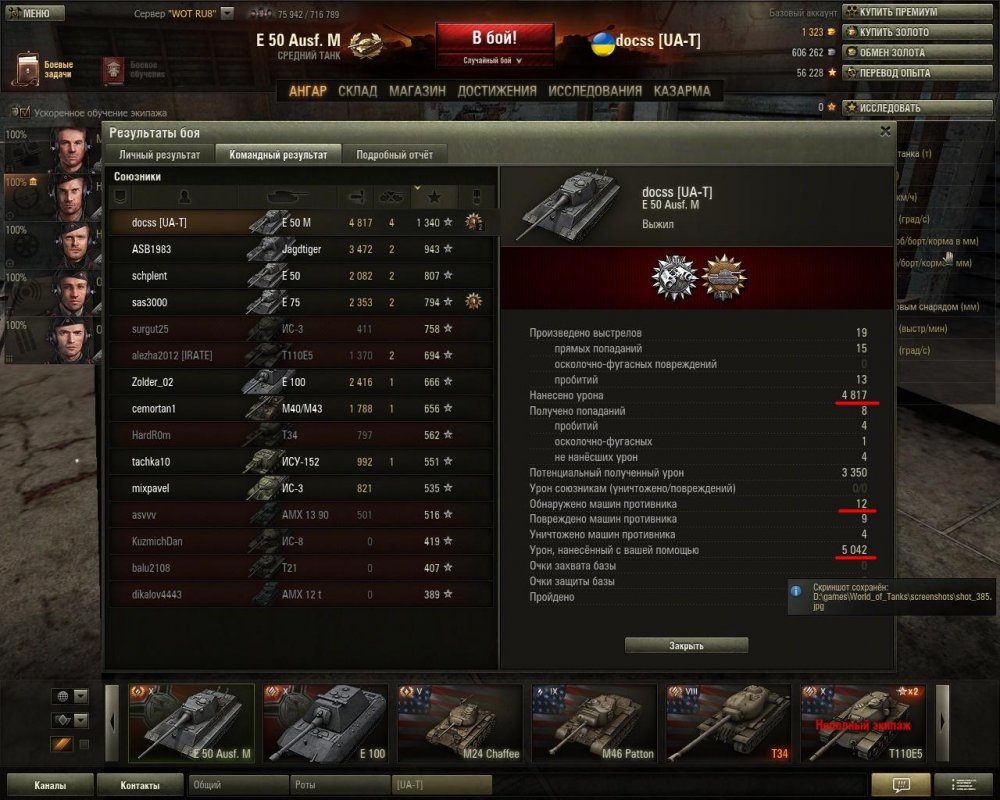Select the M46 Patton tank in carousel
The width and height of the screenshot is (1000, 800).
pyautogui.click(x=594, y=723)
